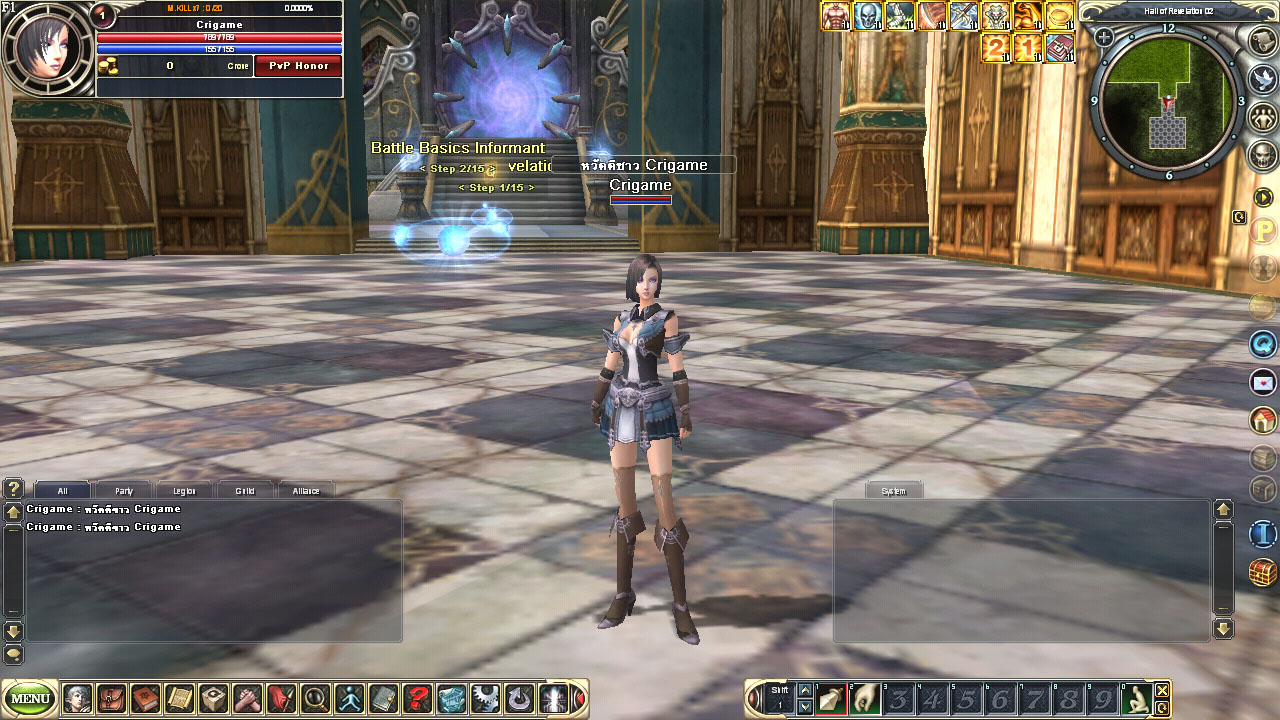
Task: Switch to the Party chat tab
Action: click(124, 491)
